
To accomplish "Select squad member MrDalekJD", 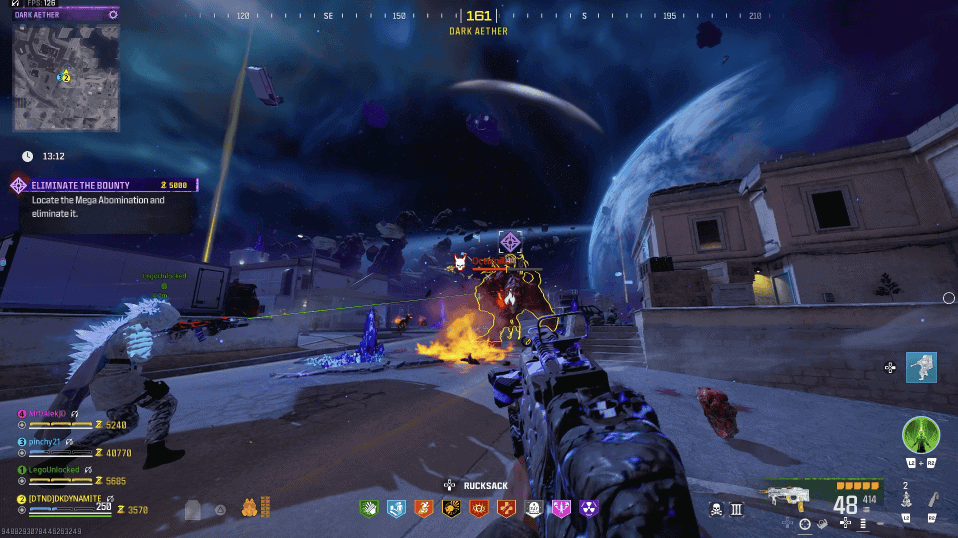I will [x=47, y=413].
